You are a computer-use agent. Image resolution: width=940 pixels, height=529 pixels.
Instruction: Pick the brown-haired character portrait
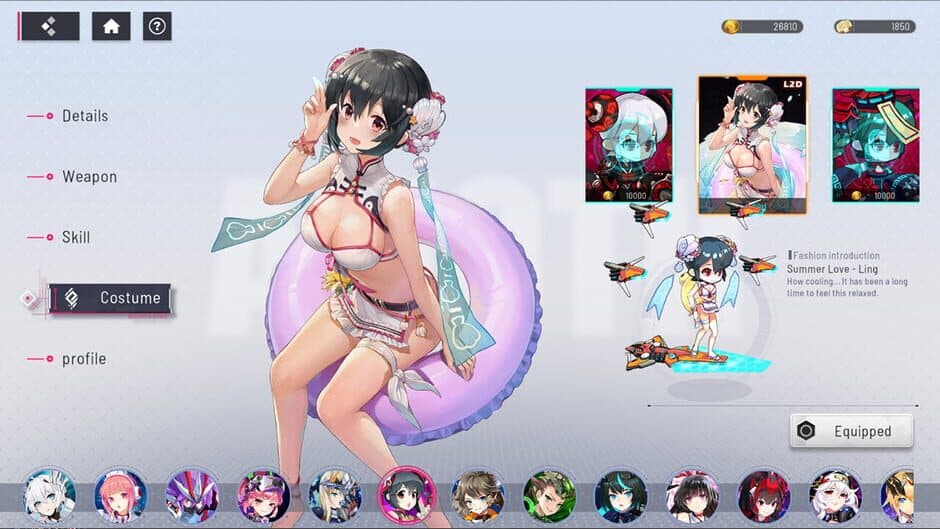click(478, 495)
